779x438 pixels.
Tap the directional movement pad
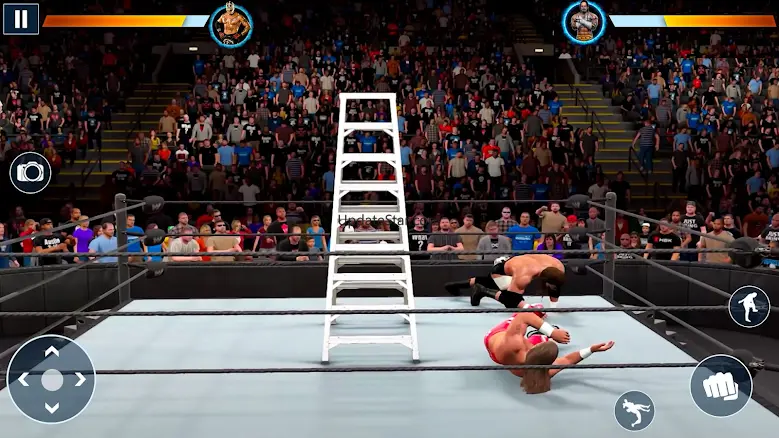(51, 379)
